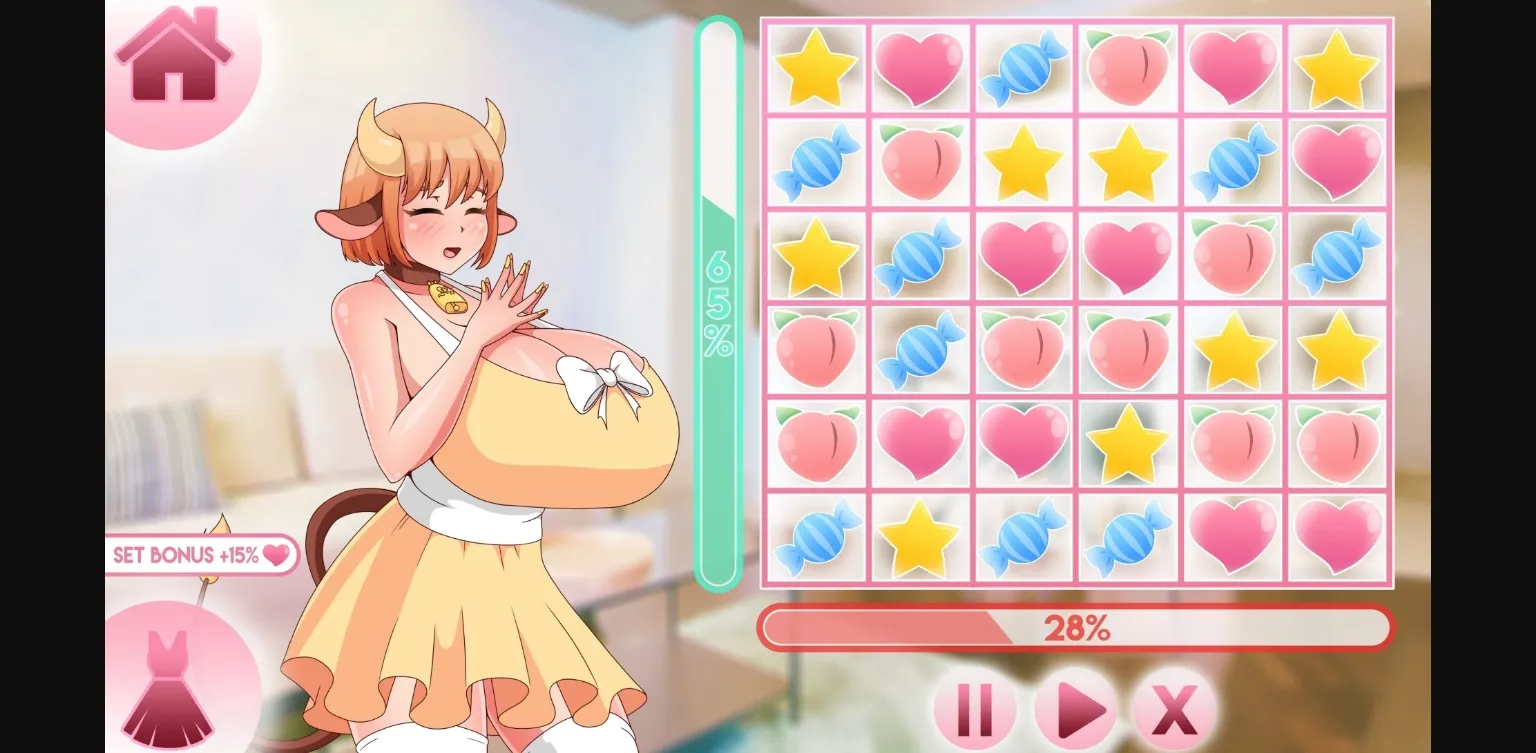
Task: Click the peach with leaves in third row
Action: coord(1232,258)
